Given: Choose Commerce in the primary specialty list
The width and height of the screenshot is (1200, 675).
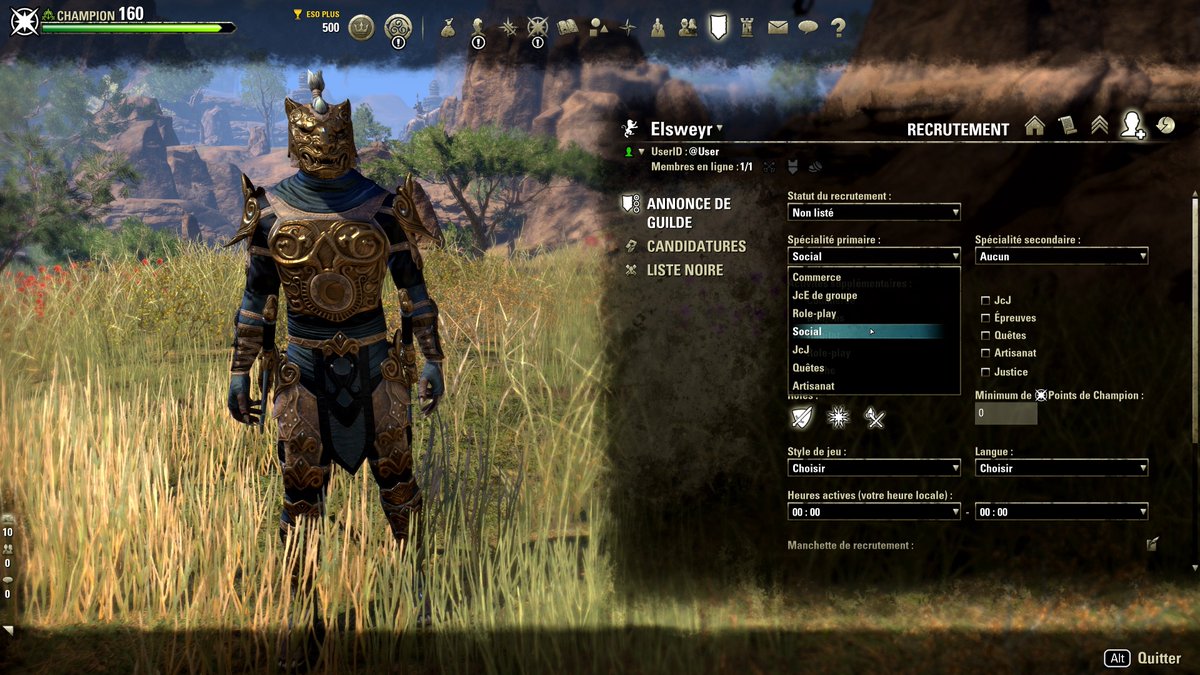Looking at the screenshot, I should pyautogui.click(x=817, y=277).
